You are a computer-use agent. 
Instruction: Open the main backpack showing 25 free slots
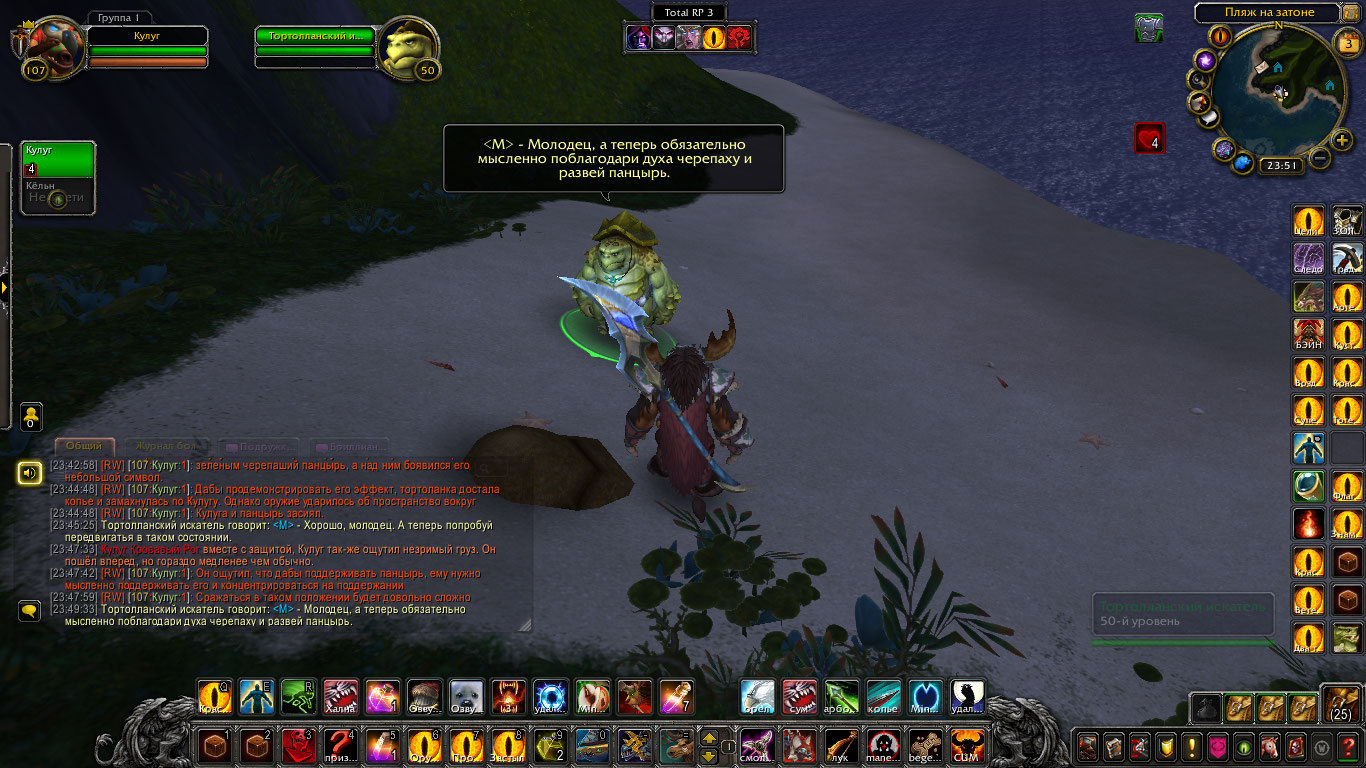tap(1340, 705)
